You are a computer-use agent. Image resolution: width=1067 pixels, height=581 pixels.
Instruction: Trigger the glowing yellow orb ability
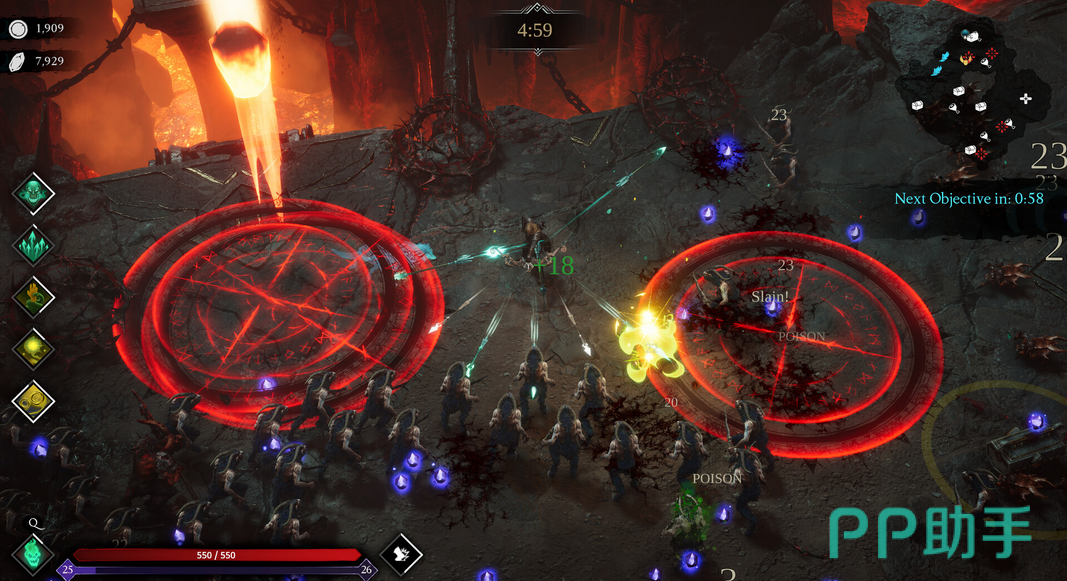click(x=33, y=349)
